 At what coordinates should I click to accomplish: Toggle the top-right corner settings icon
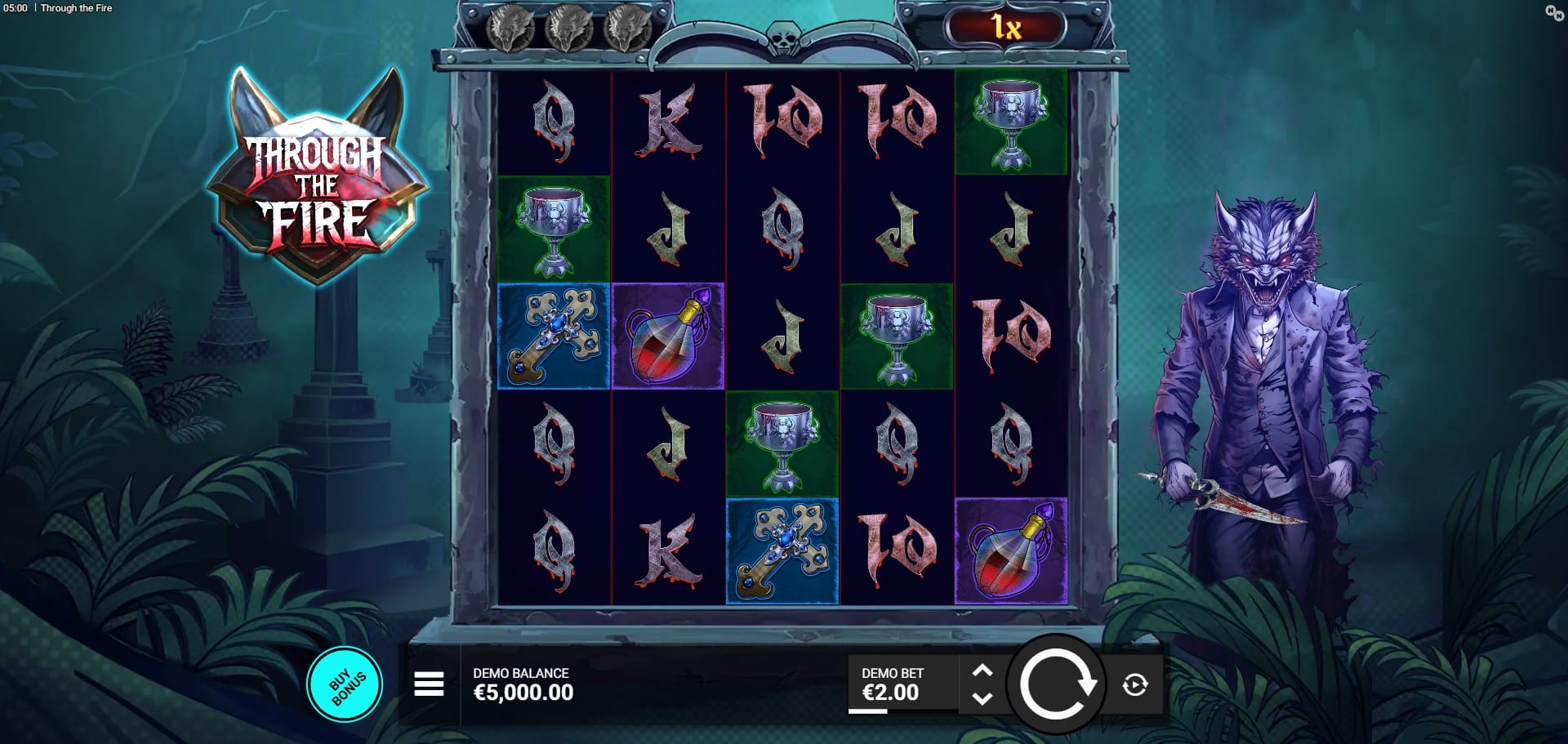point(1553,12)
